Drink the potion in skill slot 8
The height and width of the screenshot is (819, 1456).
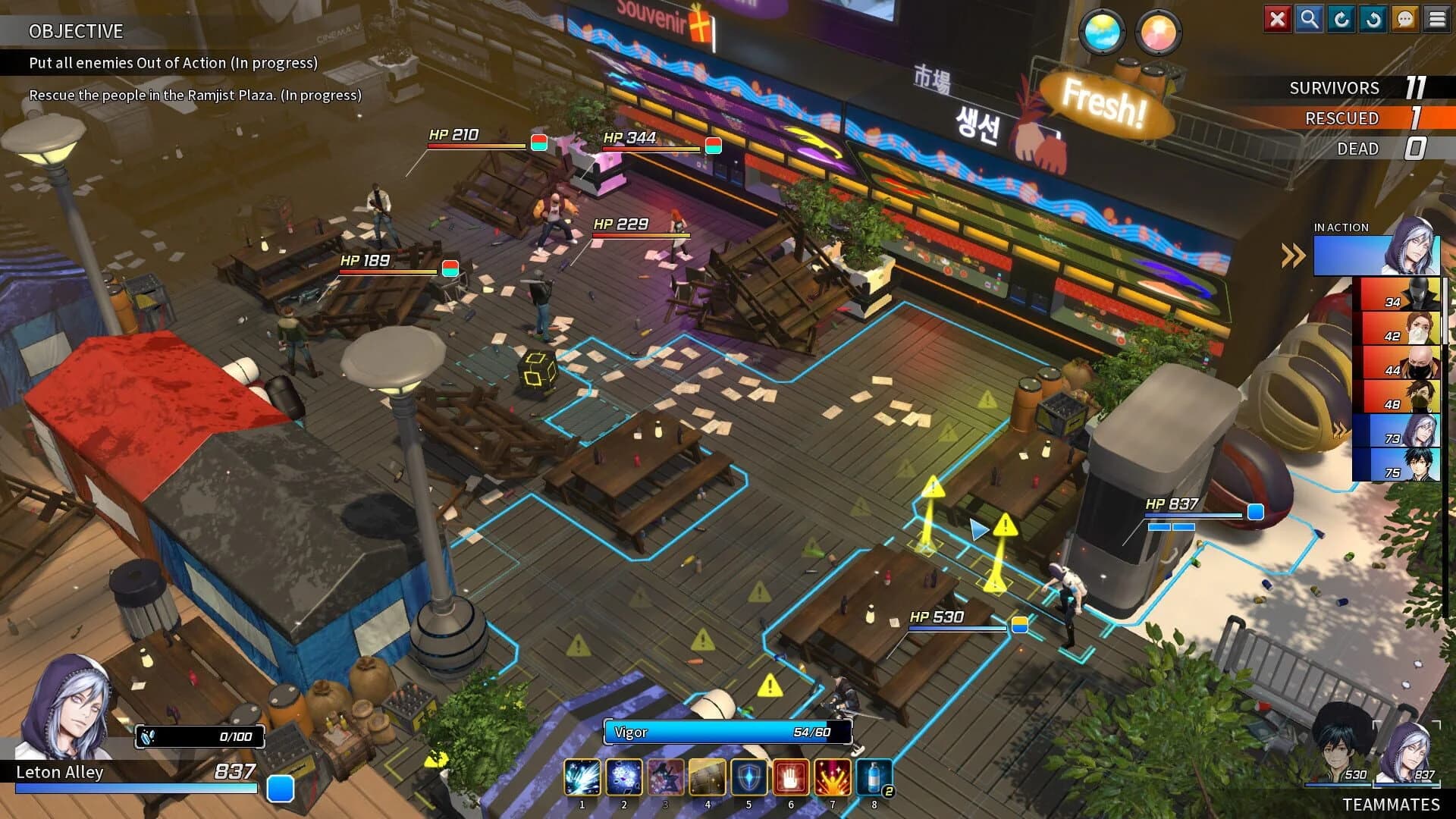(874, 777)
